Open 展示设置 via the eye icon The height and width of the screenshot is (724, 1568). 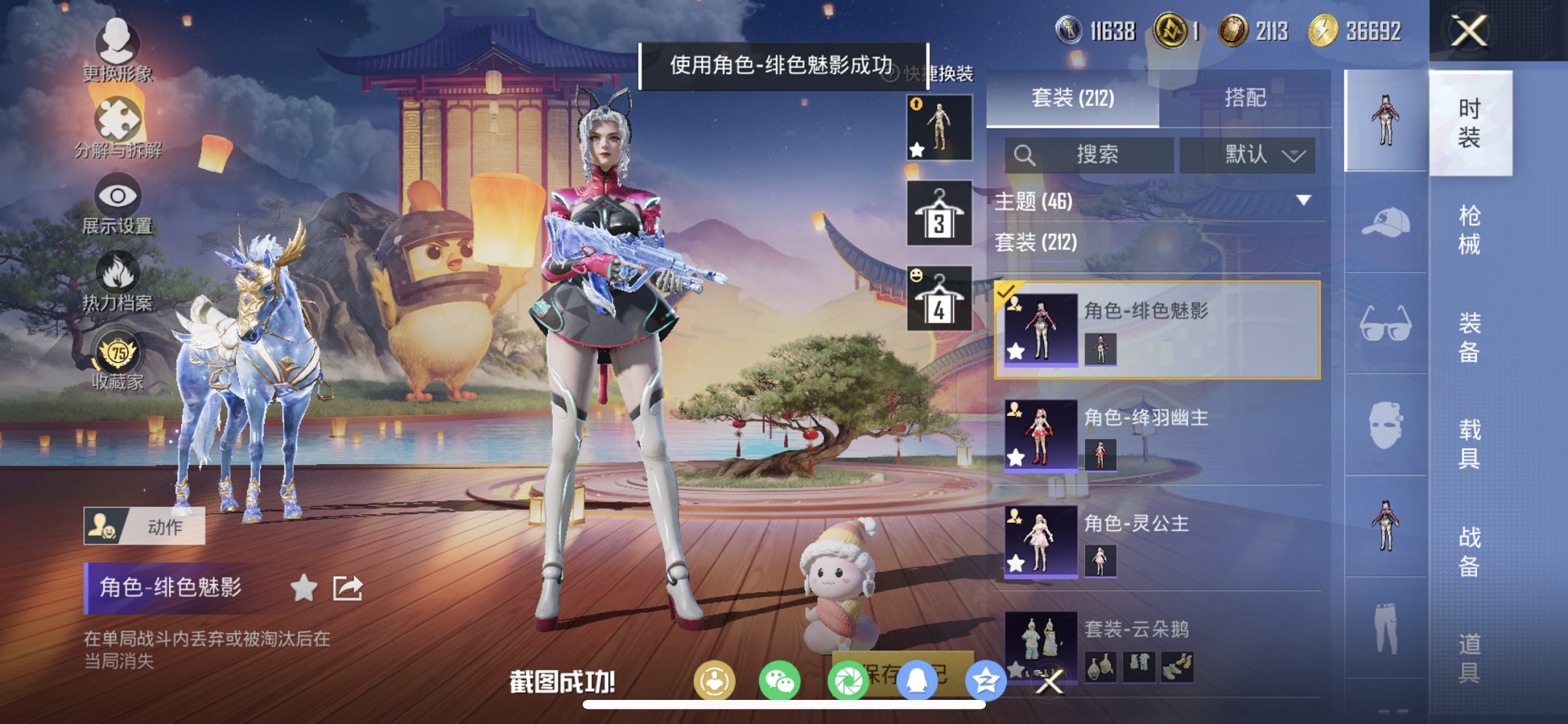[x=119, y=195]
